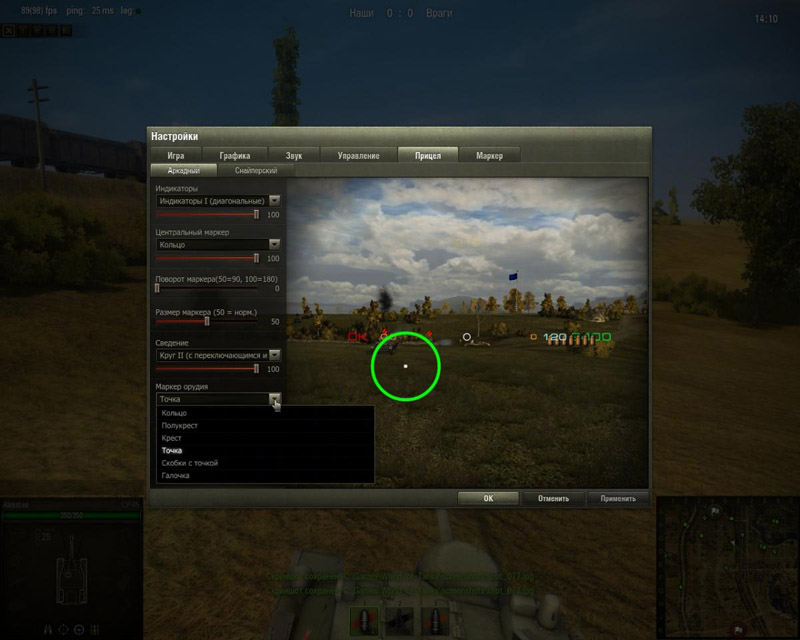This screenshot has width=800, height=640.
Task: Confirm settings with the OK button
Action: 488,498
